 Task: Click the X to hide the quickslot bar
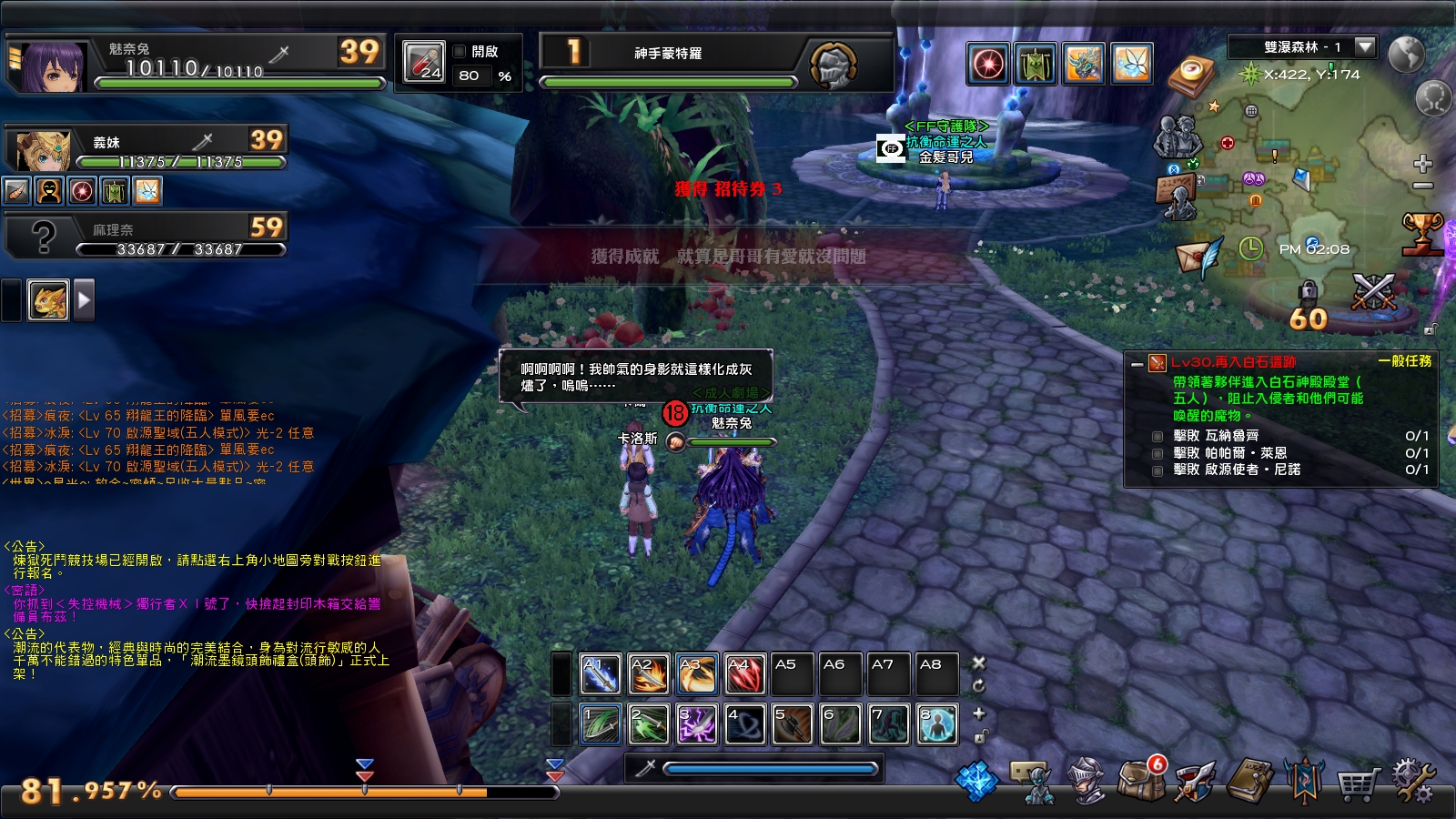pyautogui.click(x=979, y=662)
